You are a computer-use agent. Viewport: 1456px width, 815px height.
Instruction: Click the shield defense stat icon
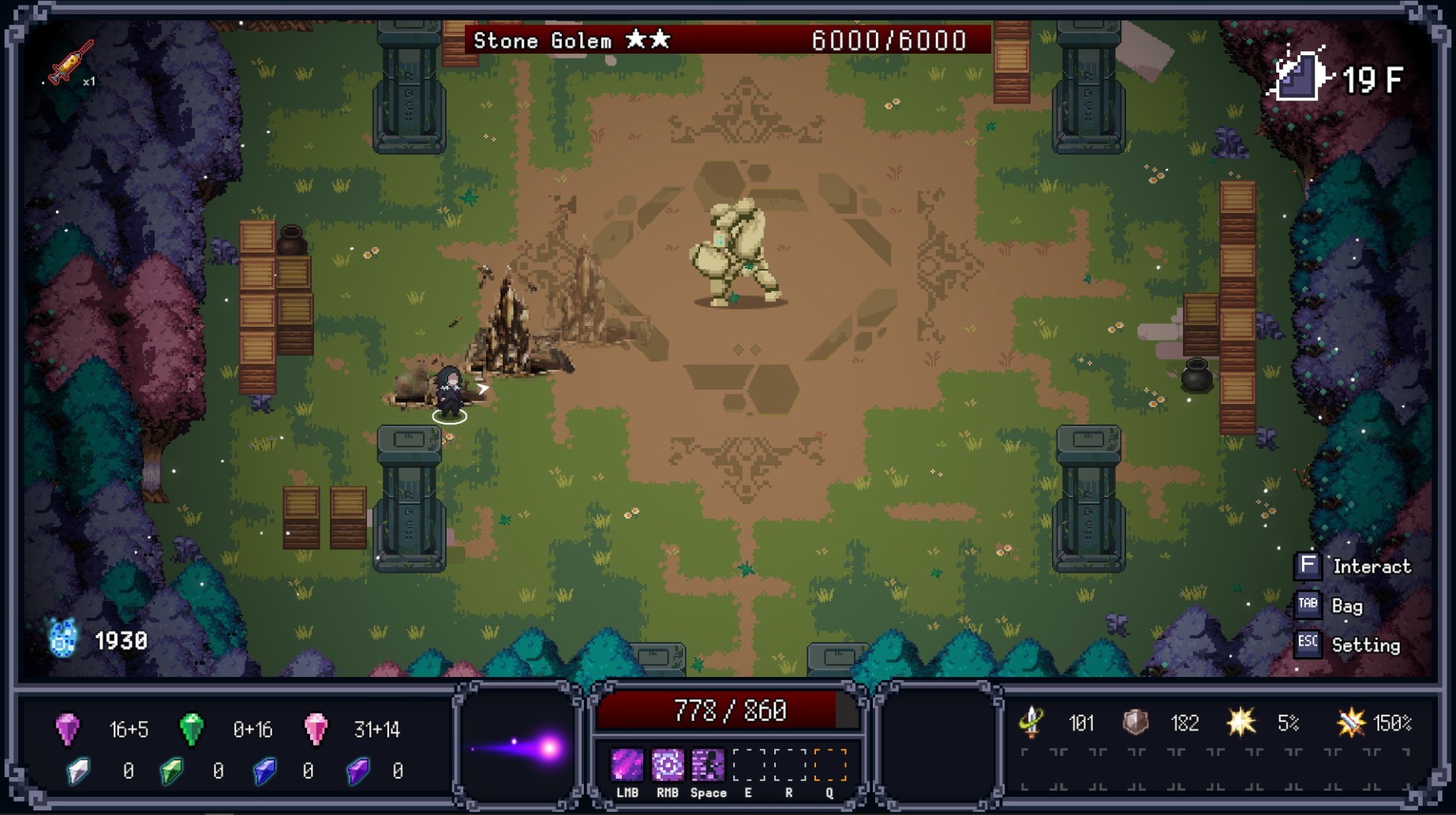pyautogui.click(x=1136, y=722)
